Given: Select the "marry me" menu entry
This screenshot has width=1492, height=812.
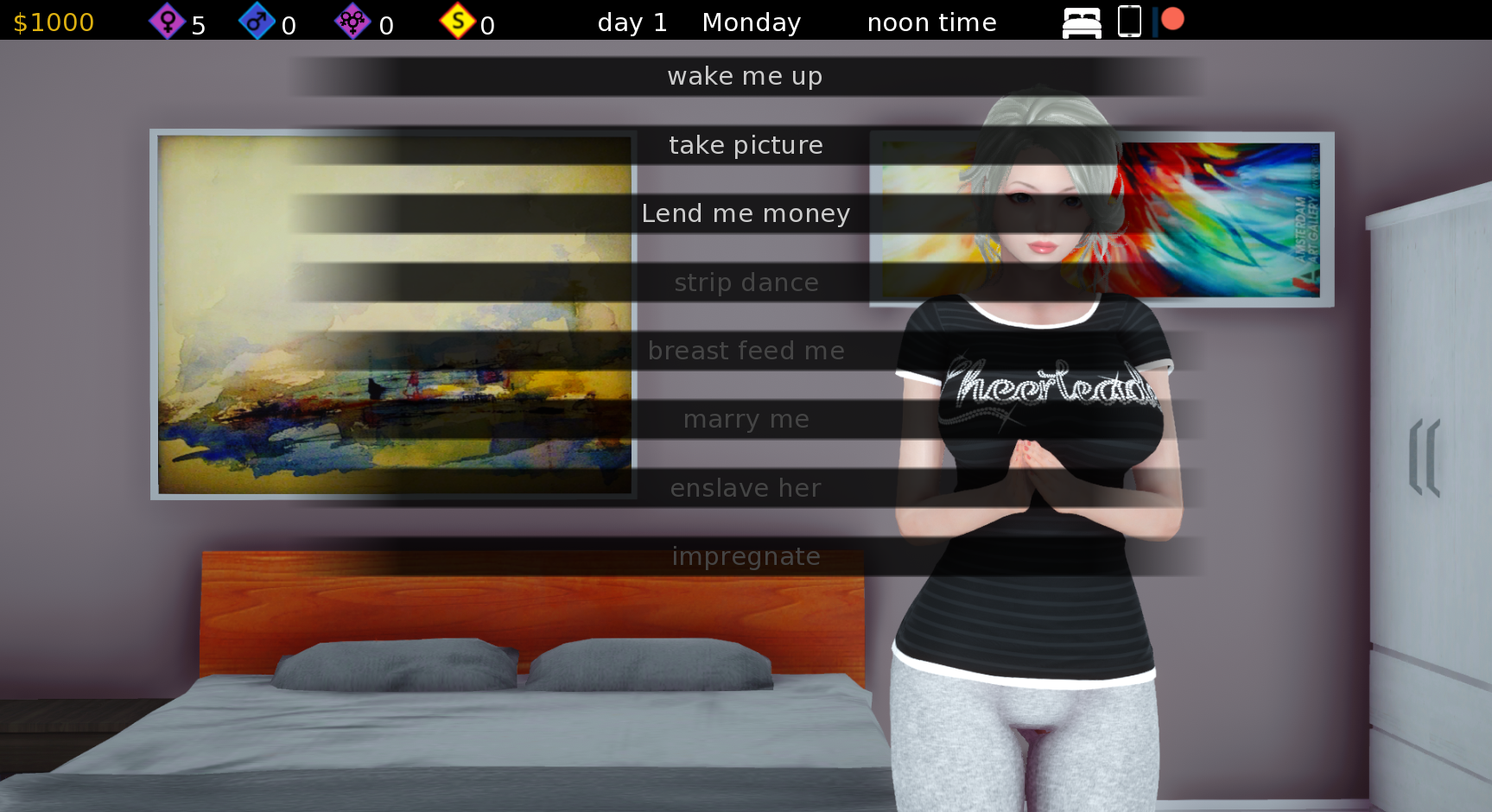Looking at the screenshot, I should click(x=746, y=420).
